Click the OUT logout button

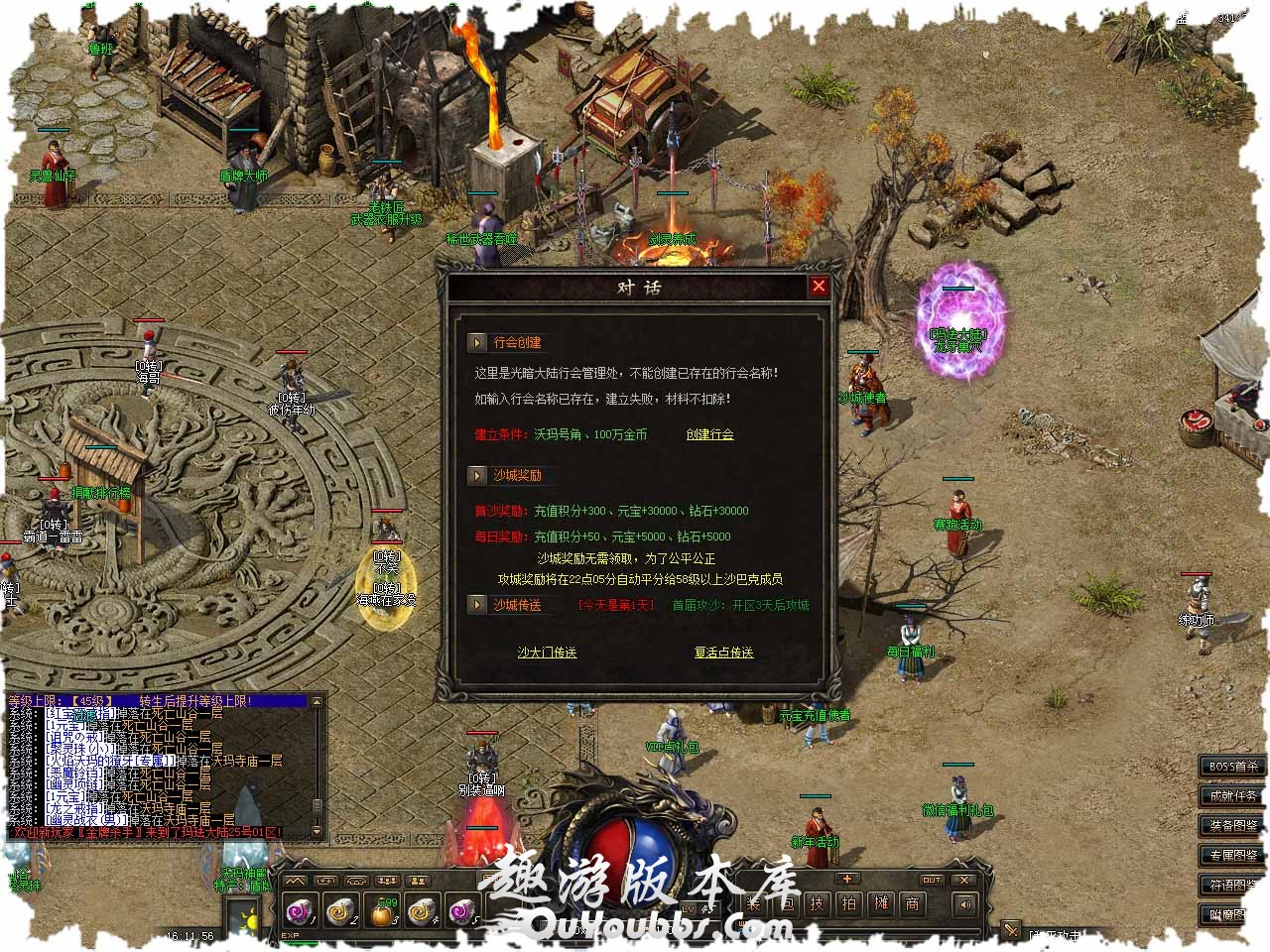tap(932, 880)
